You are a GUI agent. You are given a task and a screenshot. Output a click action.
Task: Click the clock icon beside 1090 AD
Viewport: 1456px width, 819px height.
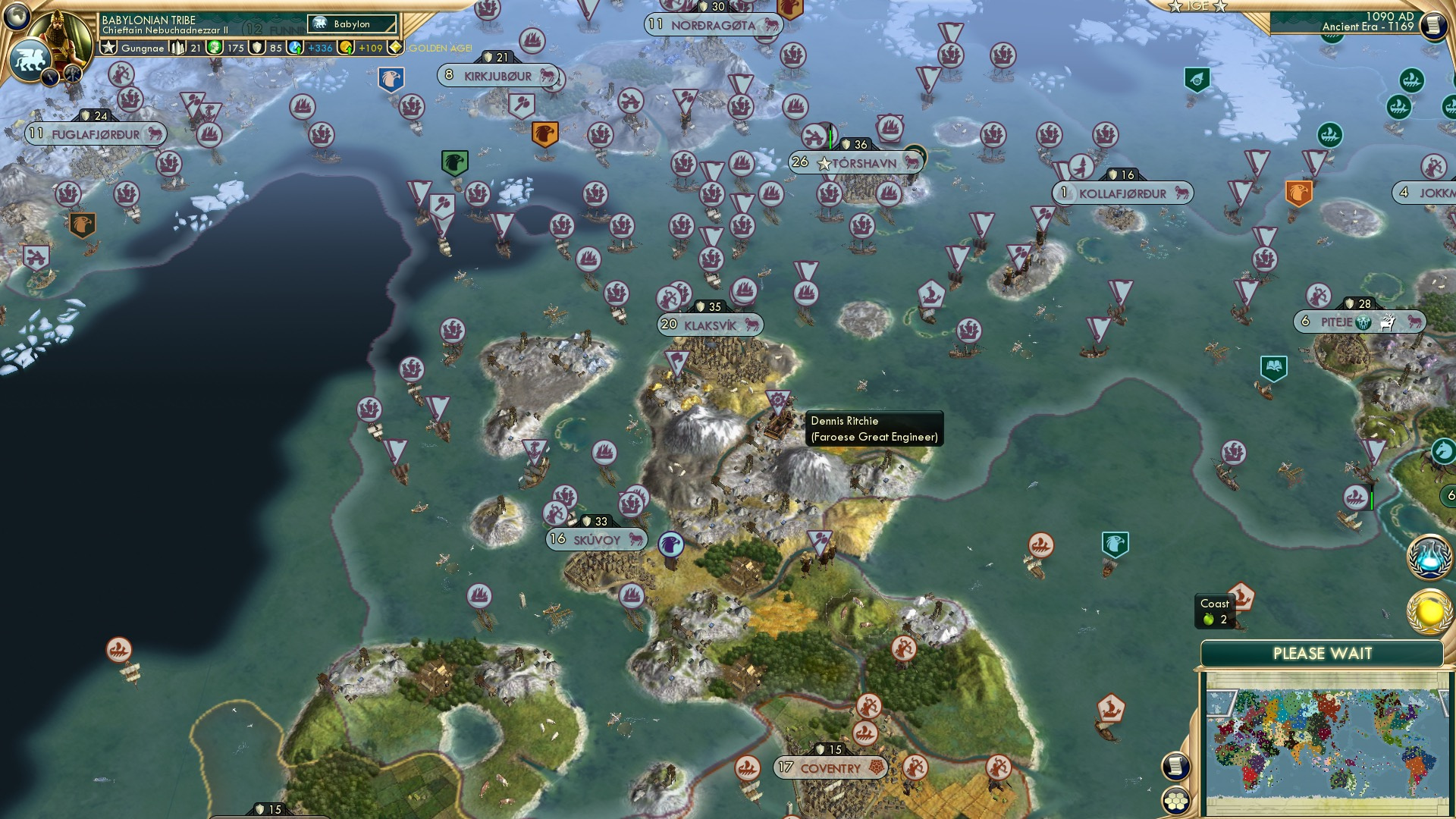(x=1436, y=24)
